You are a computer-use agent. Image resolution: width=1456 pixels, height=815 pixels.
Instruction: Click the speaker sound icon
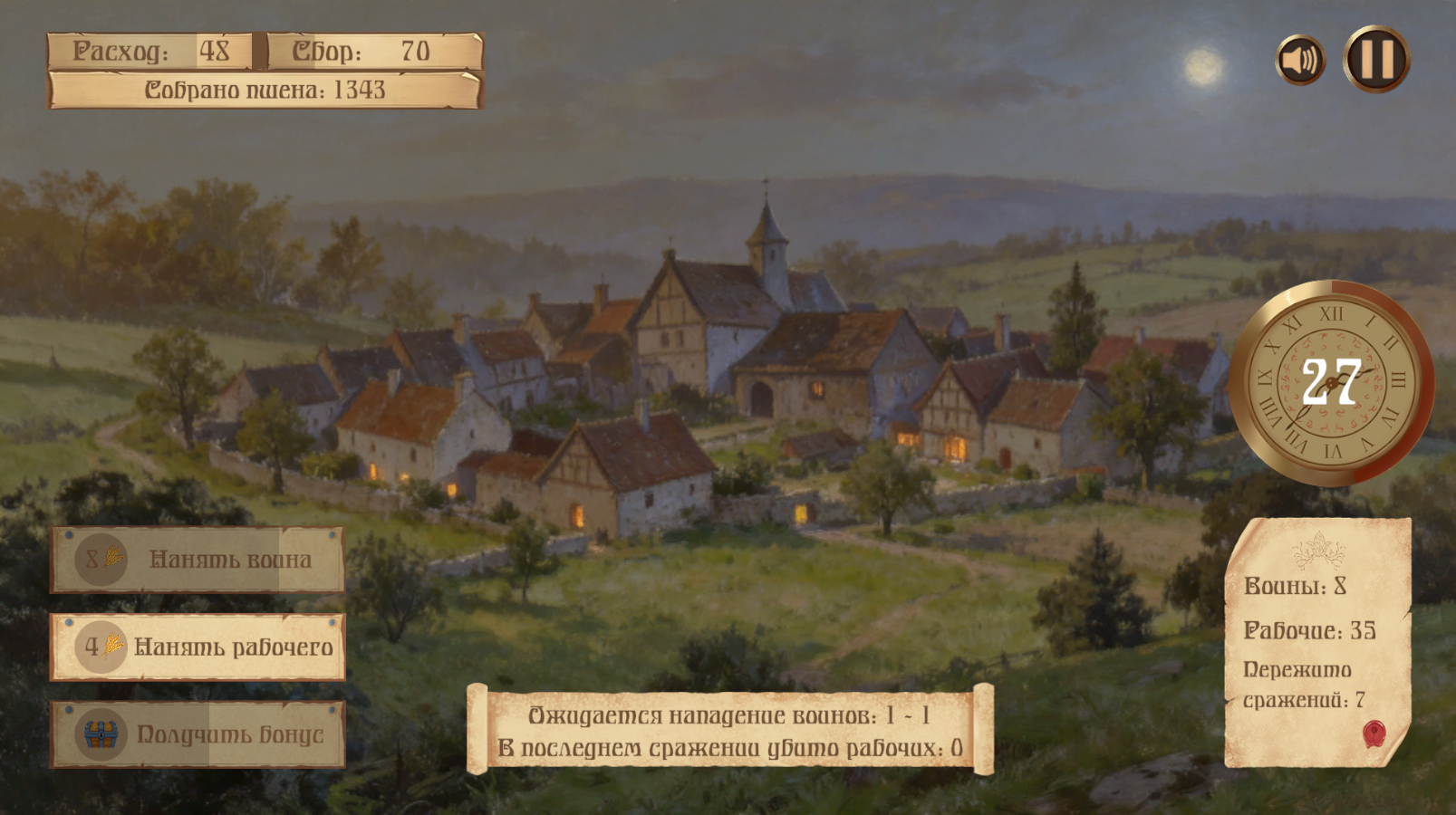(x=1299, y=57)
